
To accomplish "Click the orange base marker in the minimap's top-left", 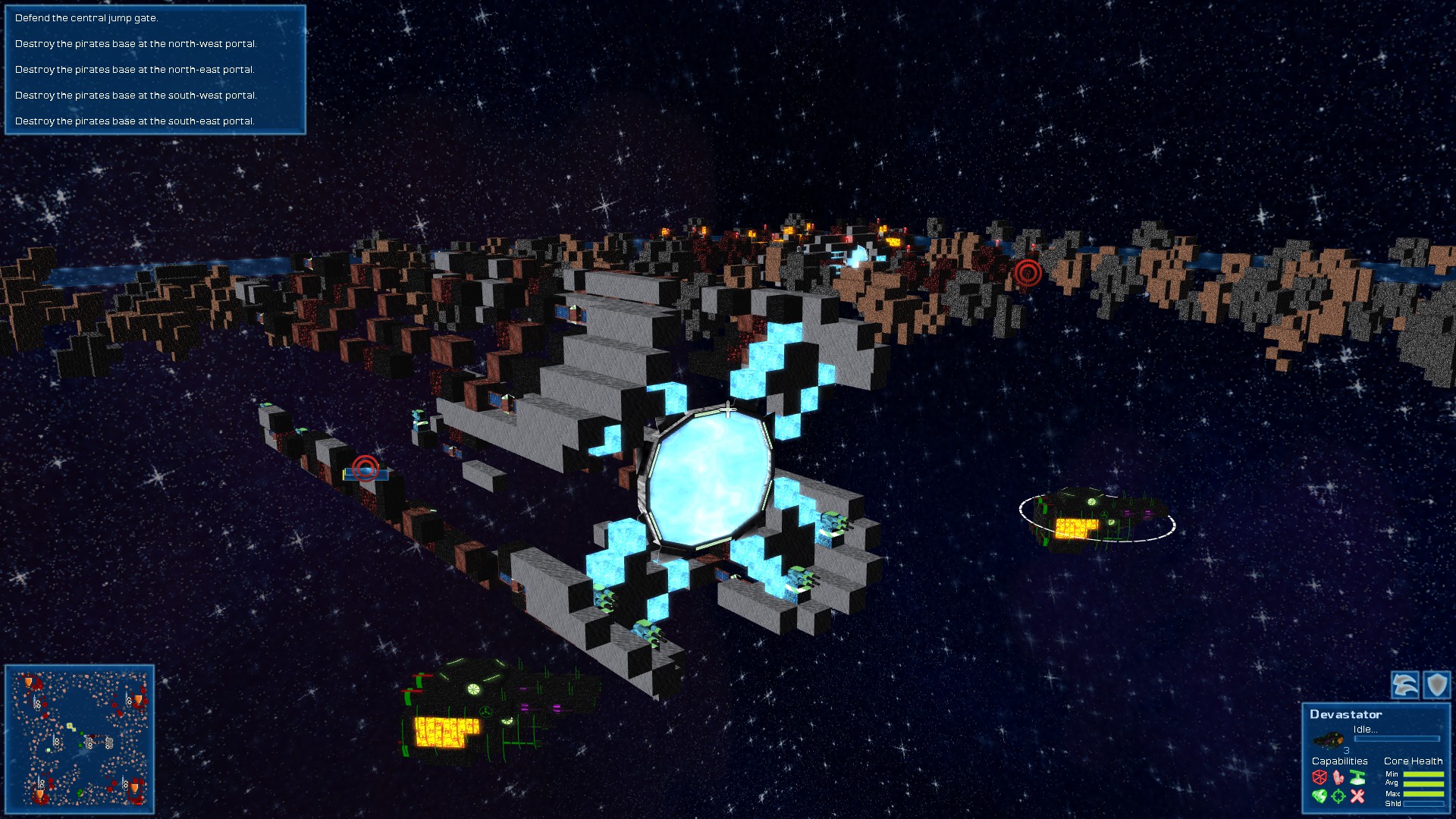I will tap(28, 682).
